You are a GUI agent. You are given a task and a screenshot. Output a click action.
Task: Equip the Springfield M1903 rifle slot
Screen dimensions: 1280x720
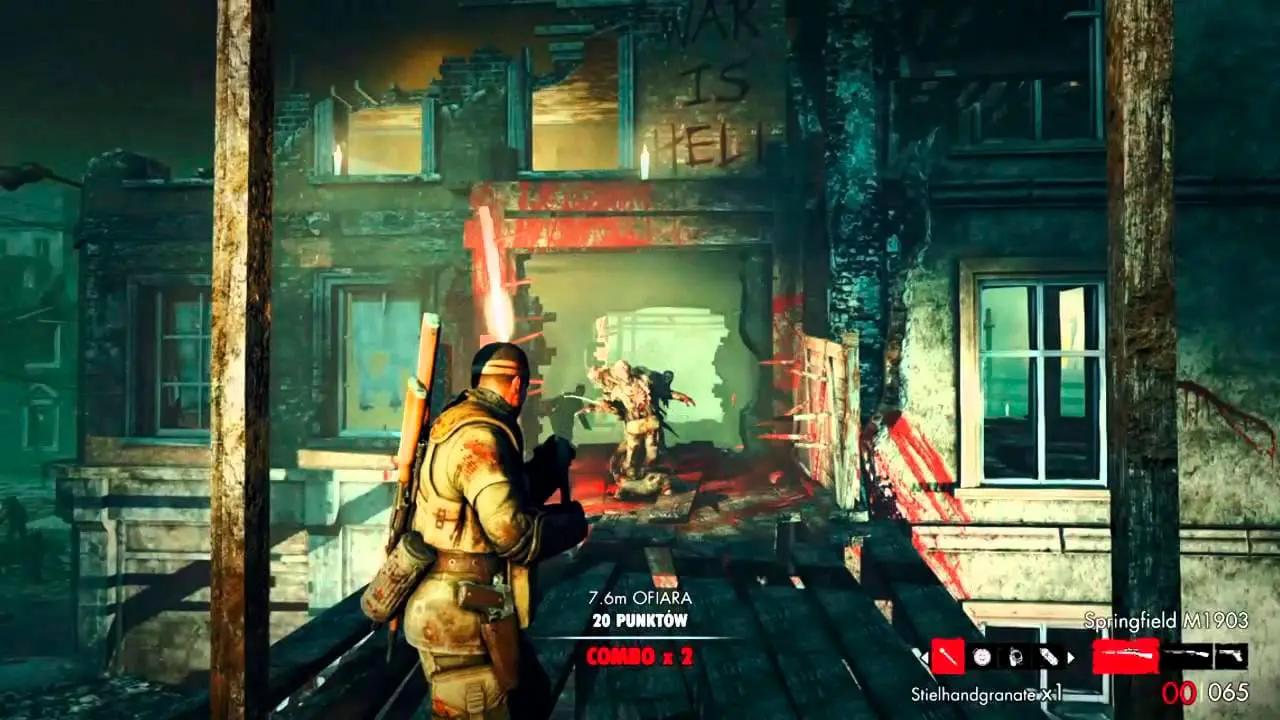pyautogui.click(x=1125, y=656)
